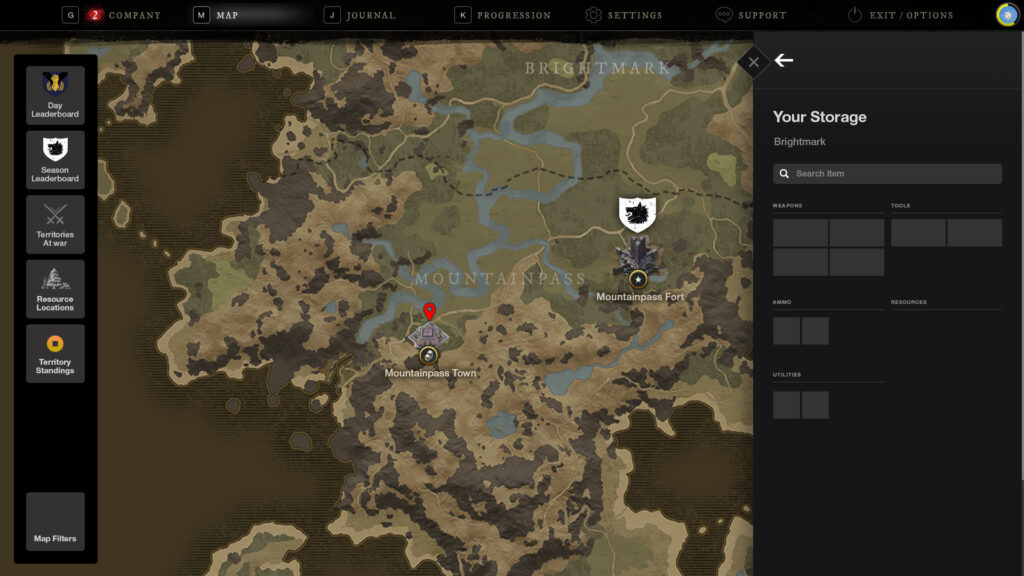Open Territory Standings
1024x576 pixels.
tap(55, 353)
